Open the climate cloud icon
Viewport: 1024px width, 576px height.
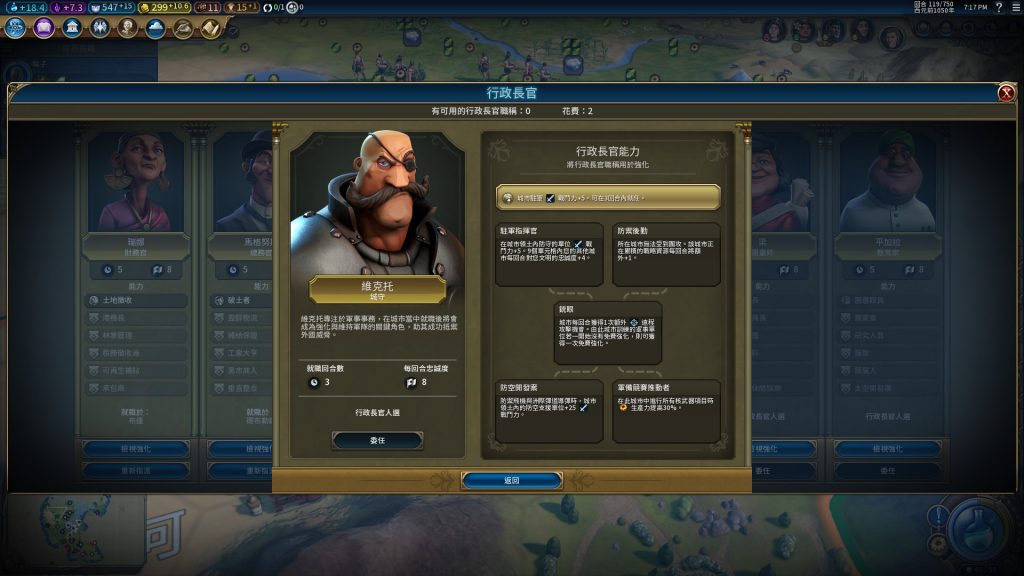[x=155, y=28]
